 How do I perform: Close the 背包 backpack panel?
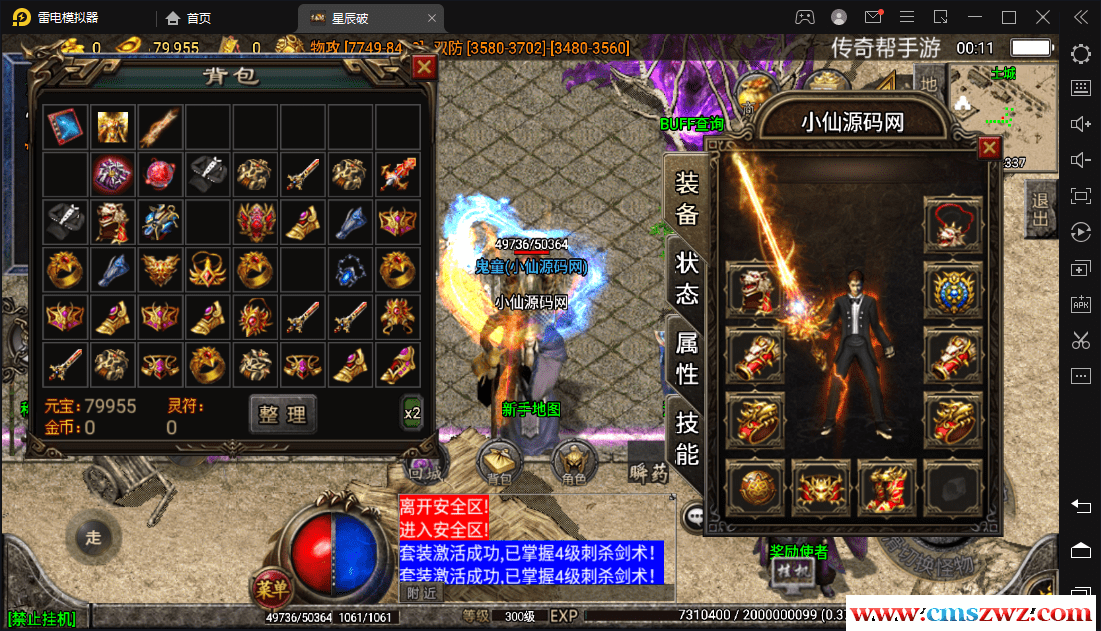424,66
